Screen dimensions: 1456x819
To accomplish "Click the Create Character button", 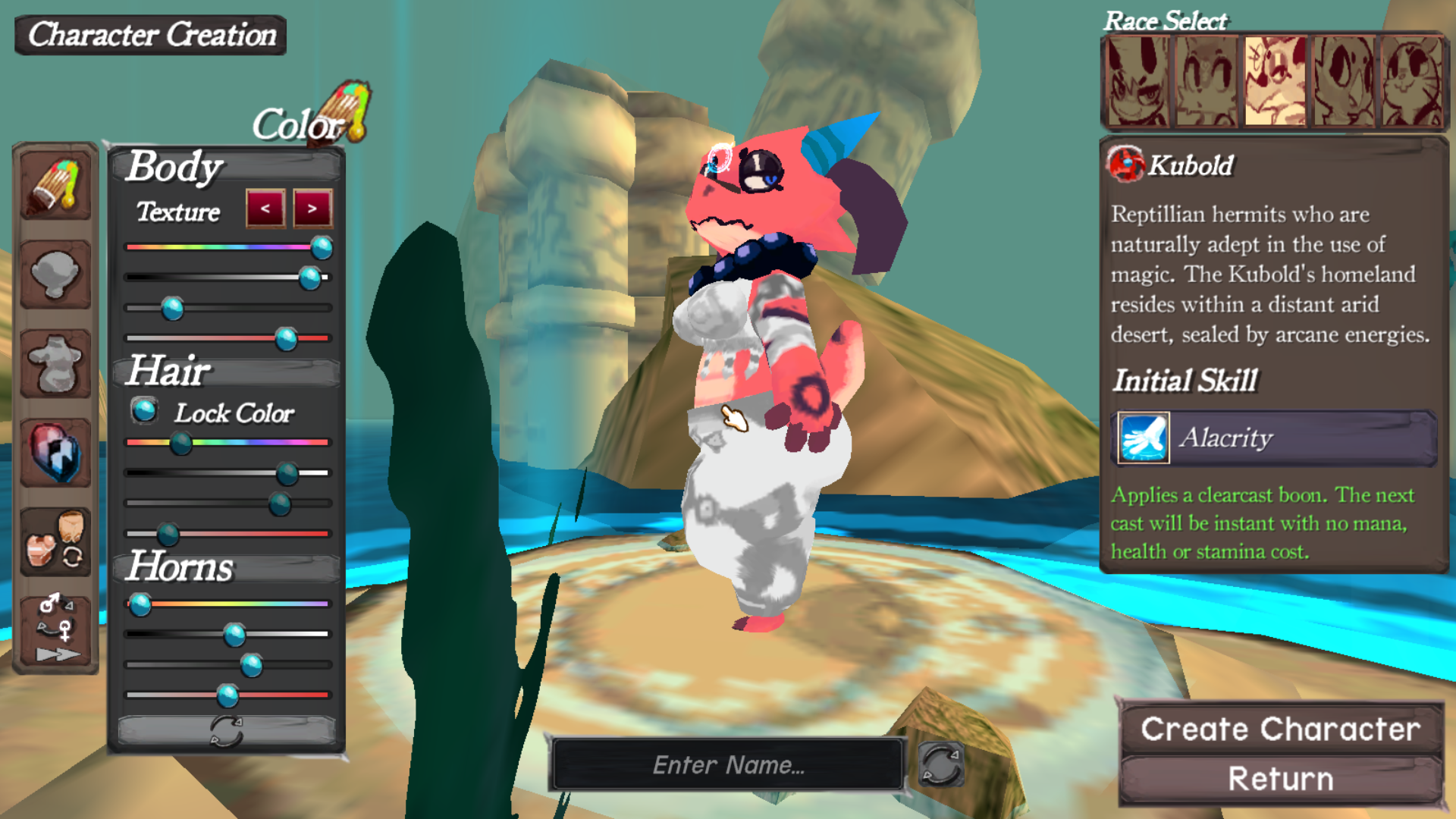I will click(1280, 729).
